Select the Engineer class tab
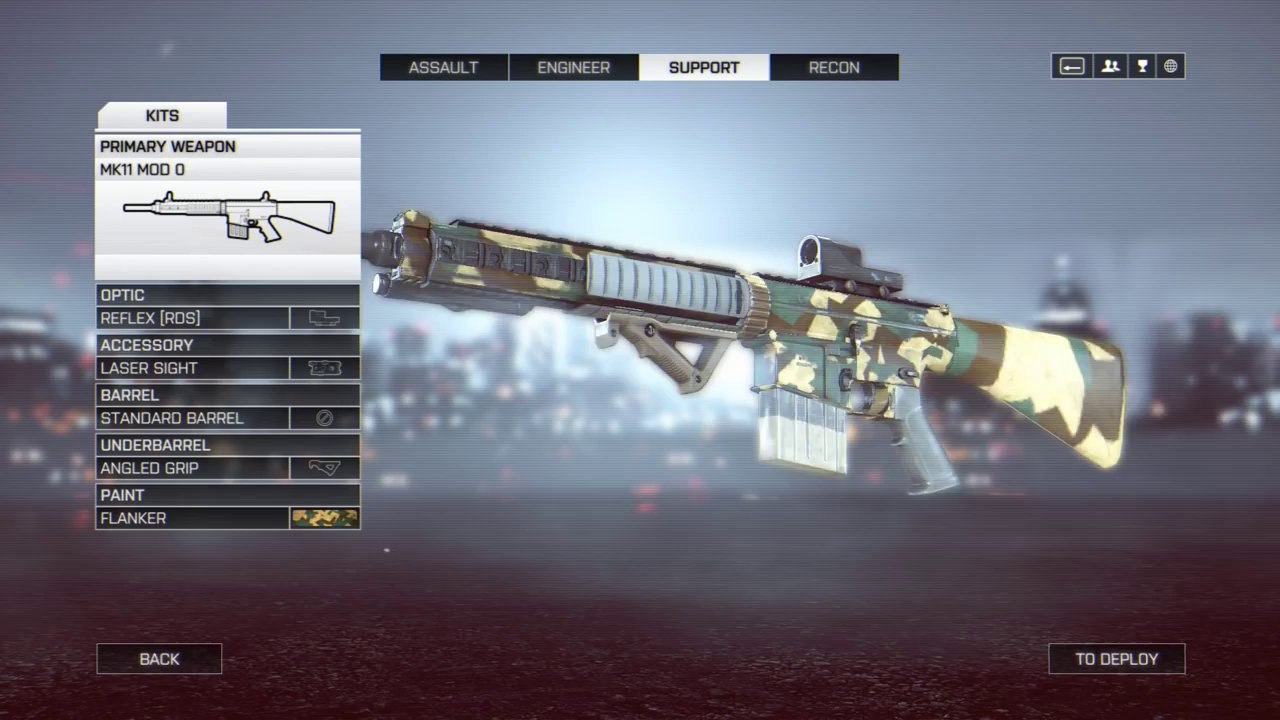This screenshot has width=1280, height=720. (x=574, y=68)
